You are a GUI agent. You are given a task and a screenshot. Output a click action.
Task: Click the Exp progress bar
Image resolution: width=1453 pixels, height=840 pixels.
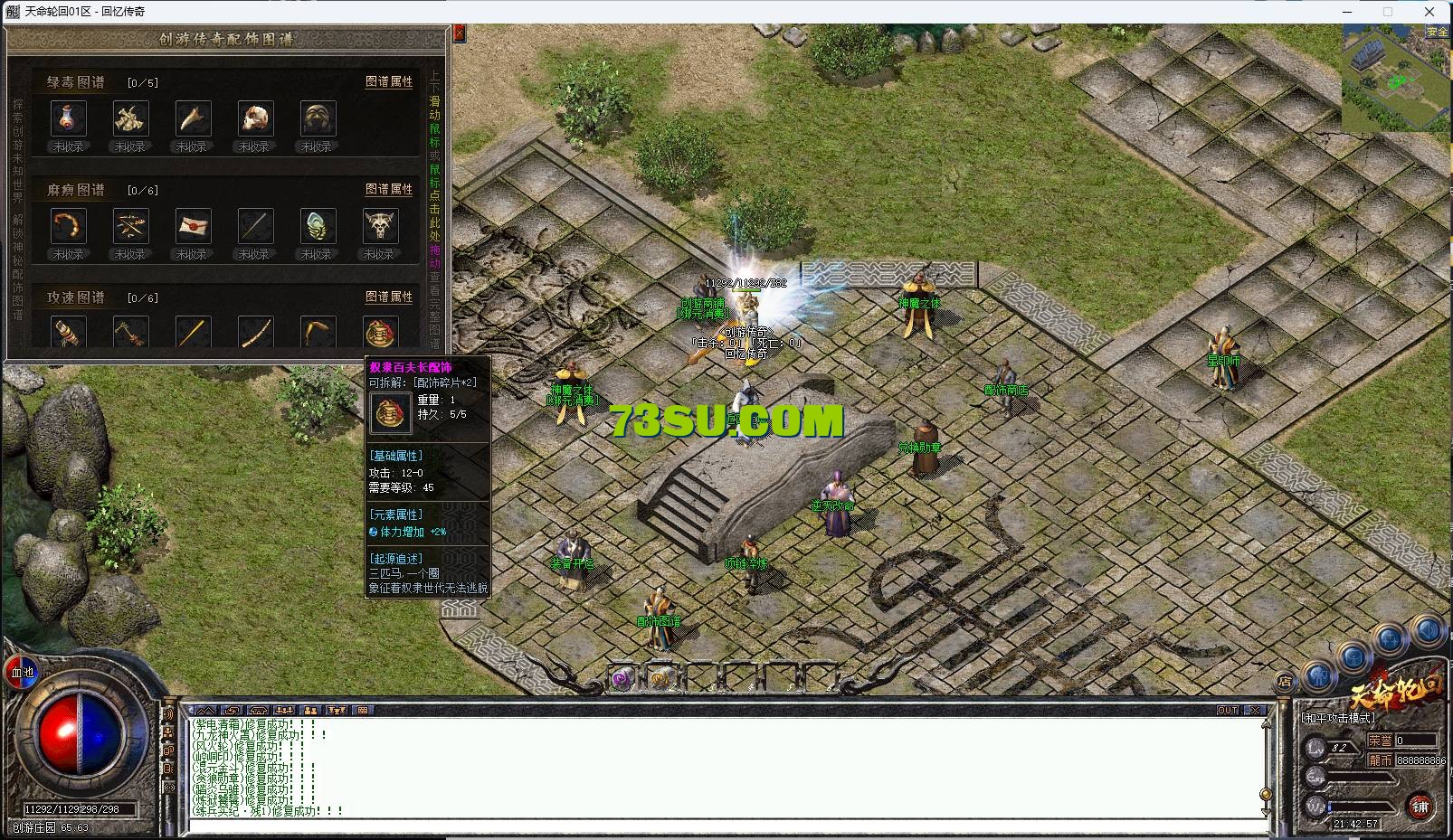1357,777
